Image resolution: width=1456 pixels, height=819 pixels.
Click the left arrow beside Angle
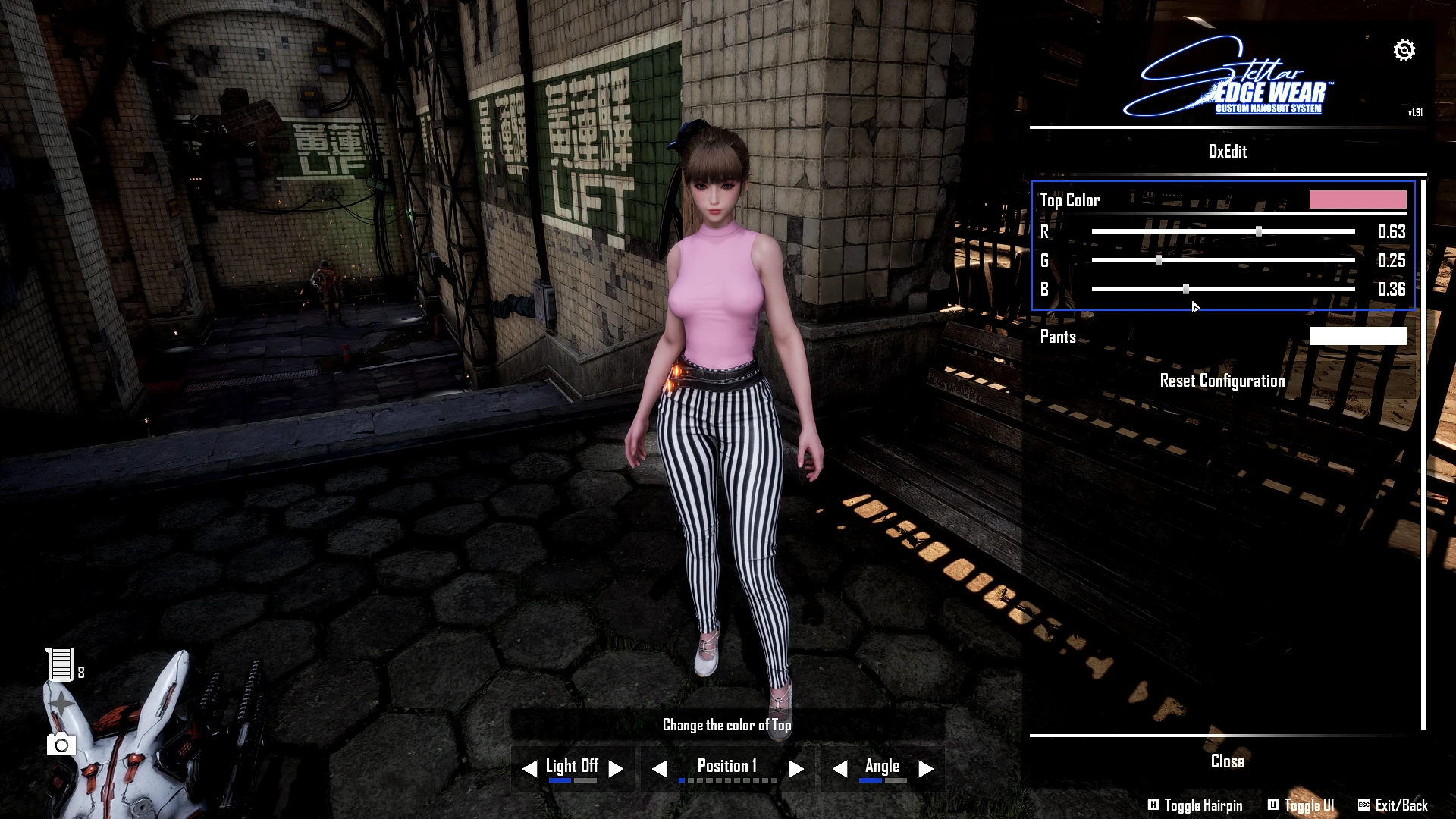(x=839, y=769)
